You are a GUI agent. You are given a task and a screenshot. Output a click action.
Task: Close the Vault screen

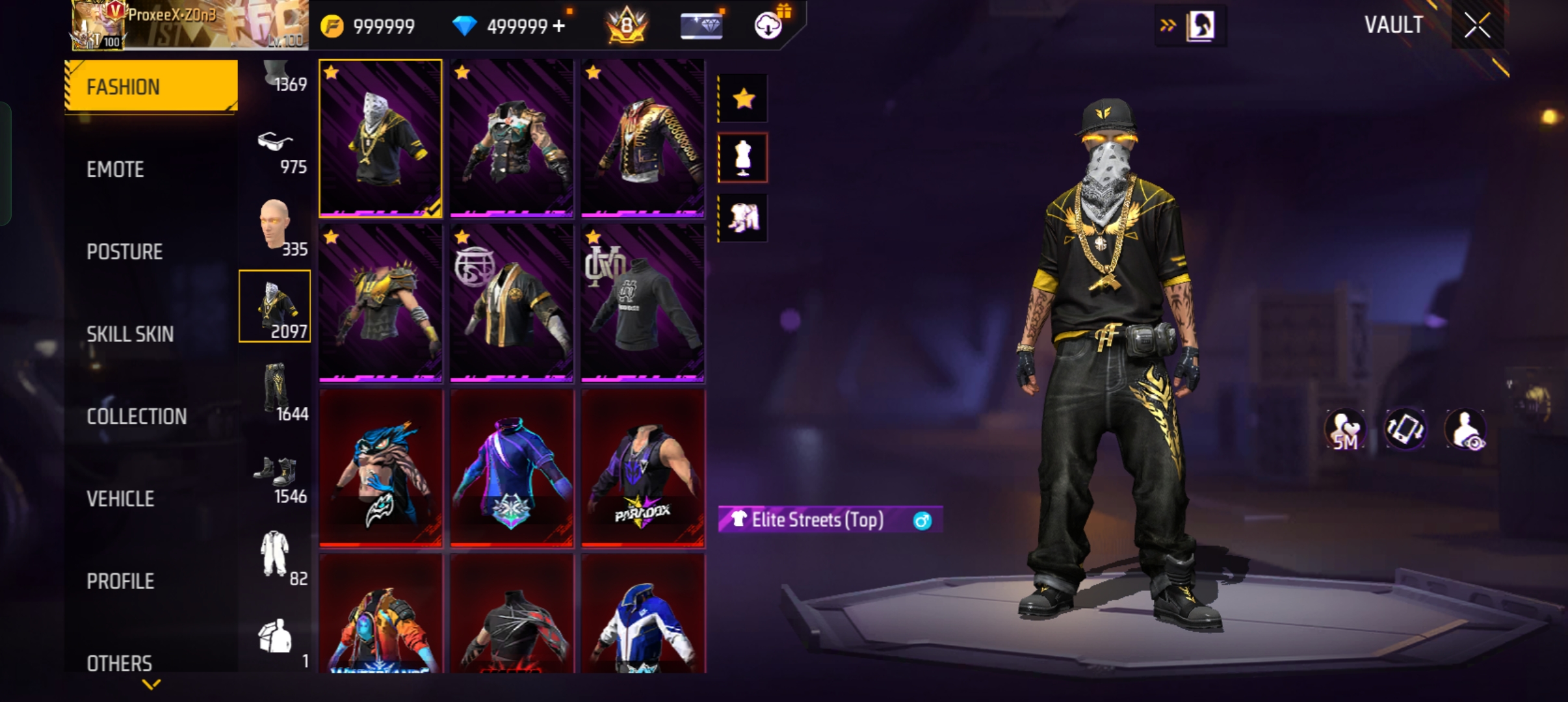click(1477, 26)
